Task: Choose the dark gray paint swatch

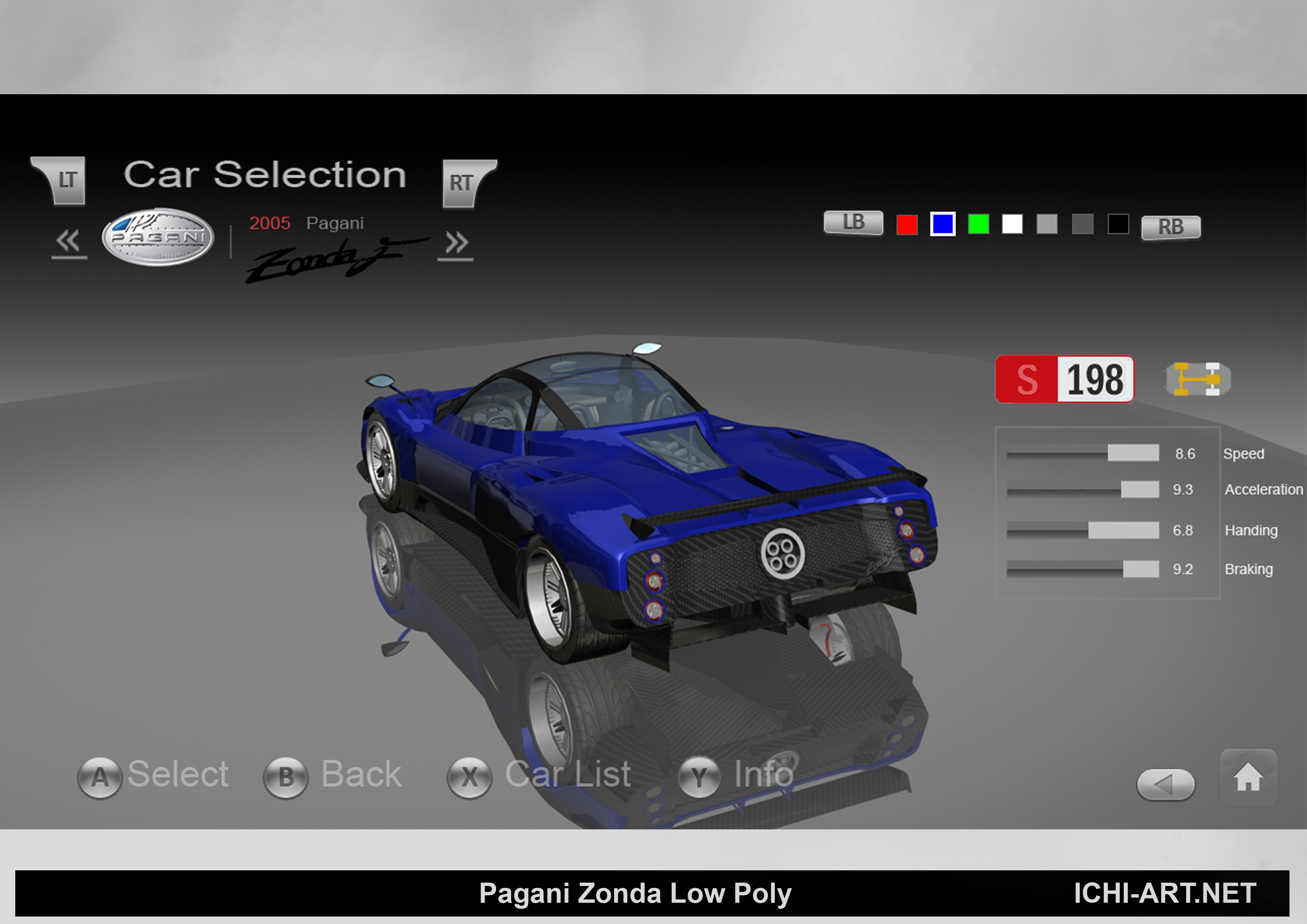Action: point(1082,224)
